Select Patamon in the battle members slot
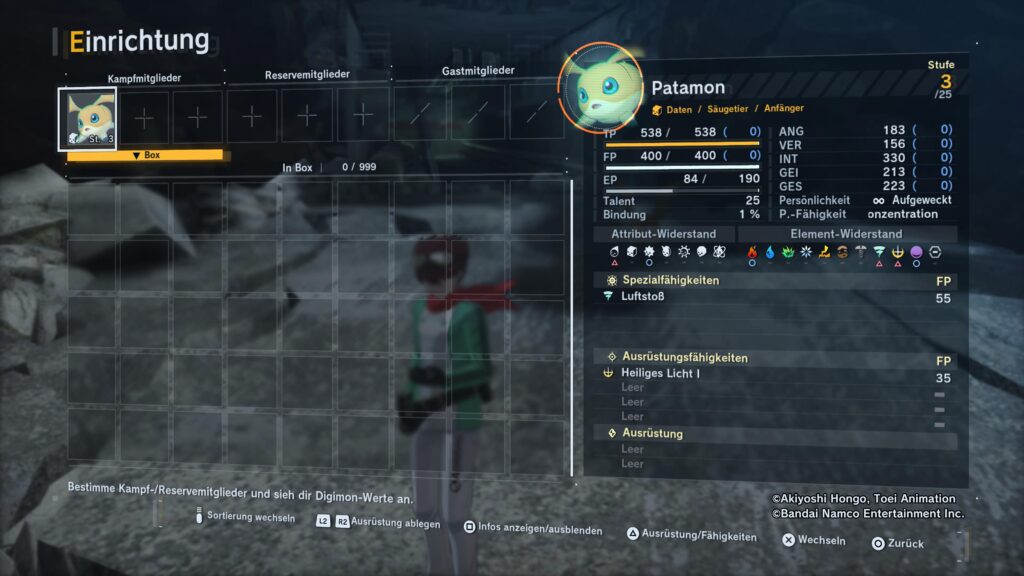1024x576 pixels. pos(90,118)
